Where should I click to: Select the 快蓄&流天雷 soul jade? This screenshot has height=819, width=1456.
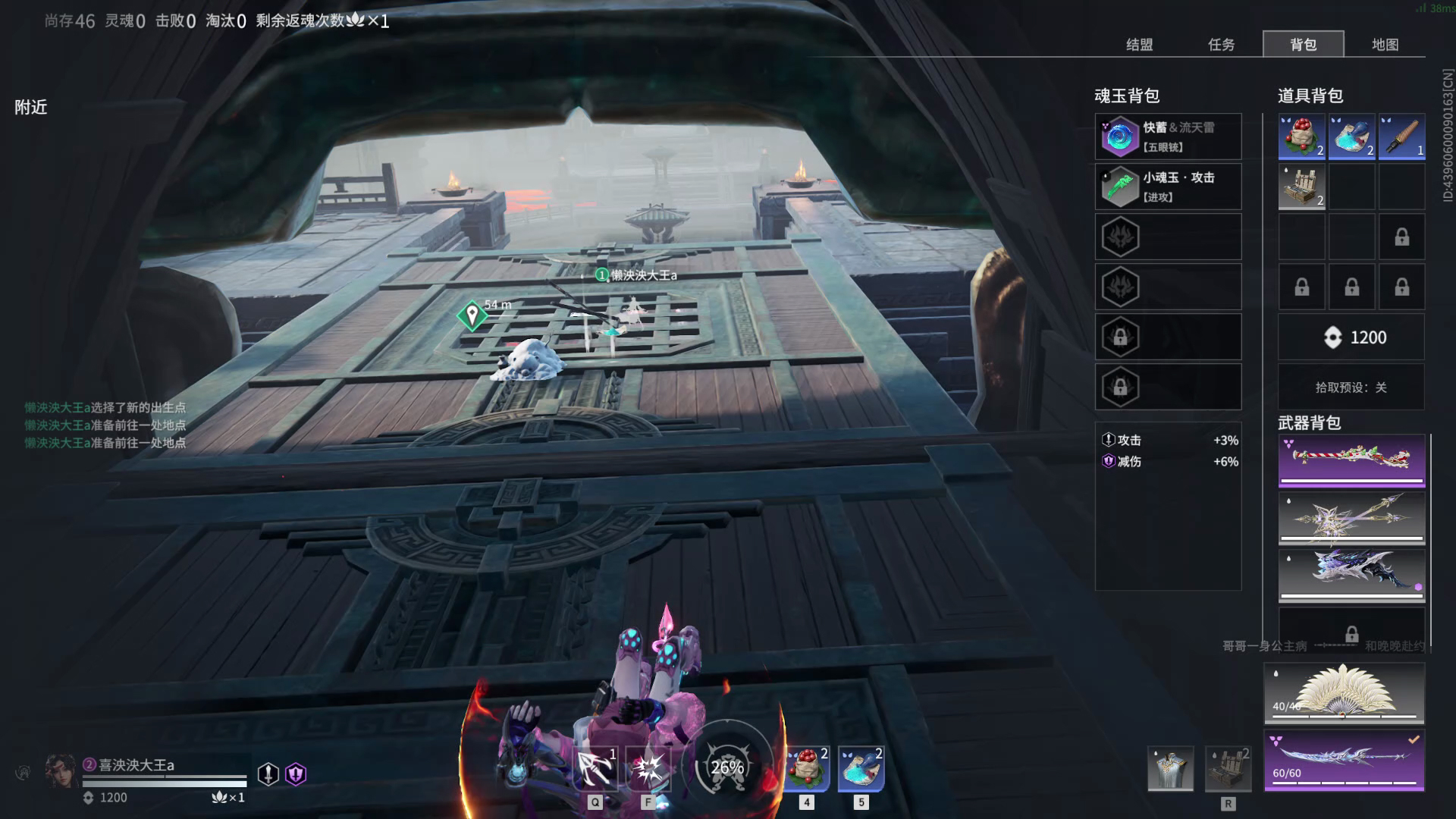[x=1168, y=136]
